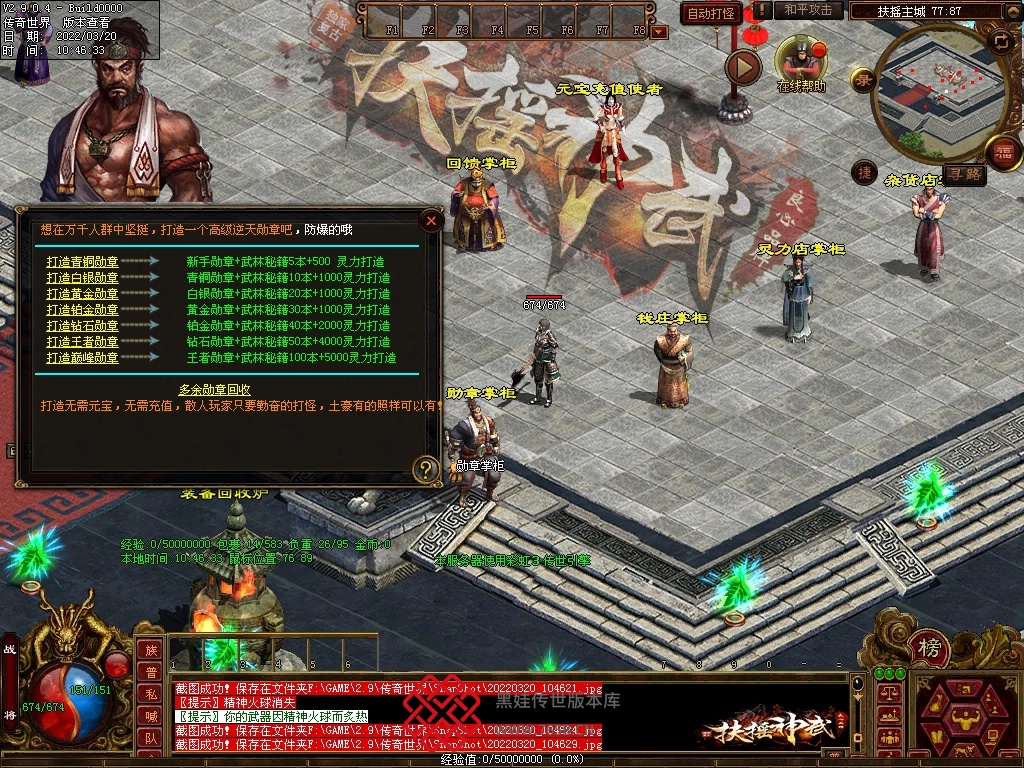Select 打造巅峰勋章 option
The height and width of the screenshot is (768, 1024).
82,358
